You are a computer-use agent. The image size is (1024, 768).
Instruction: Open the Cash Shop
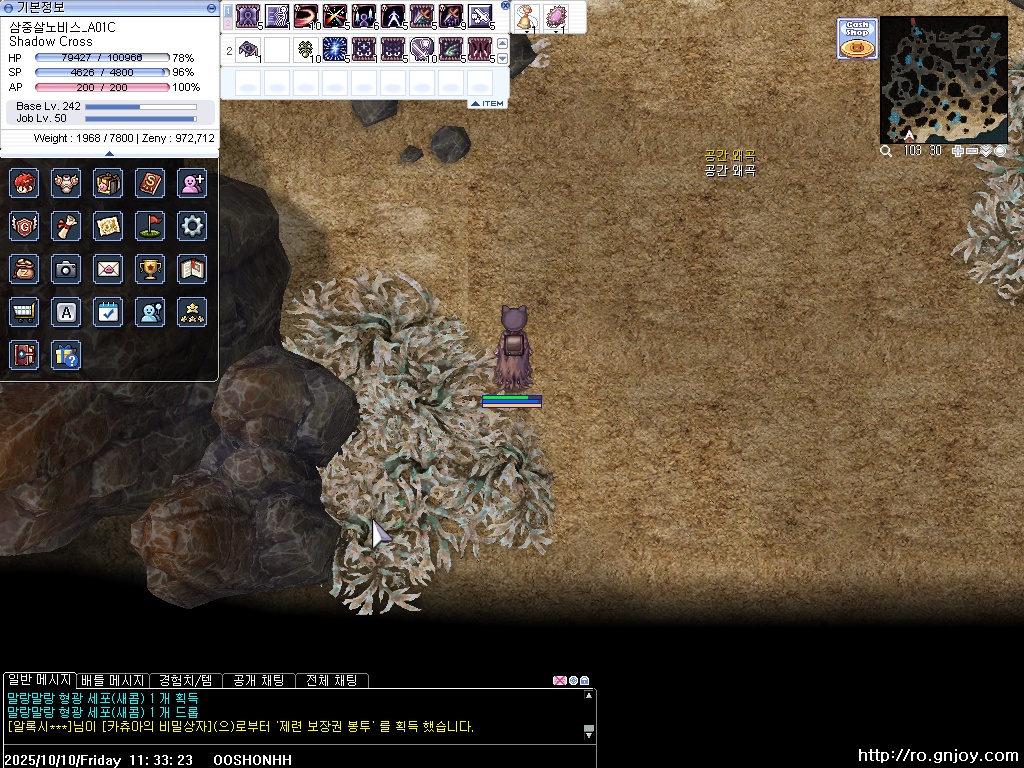pos(857,40)
